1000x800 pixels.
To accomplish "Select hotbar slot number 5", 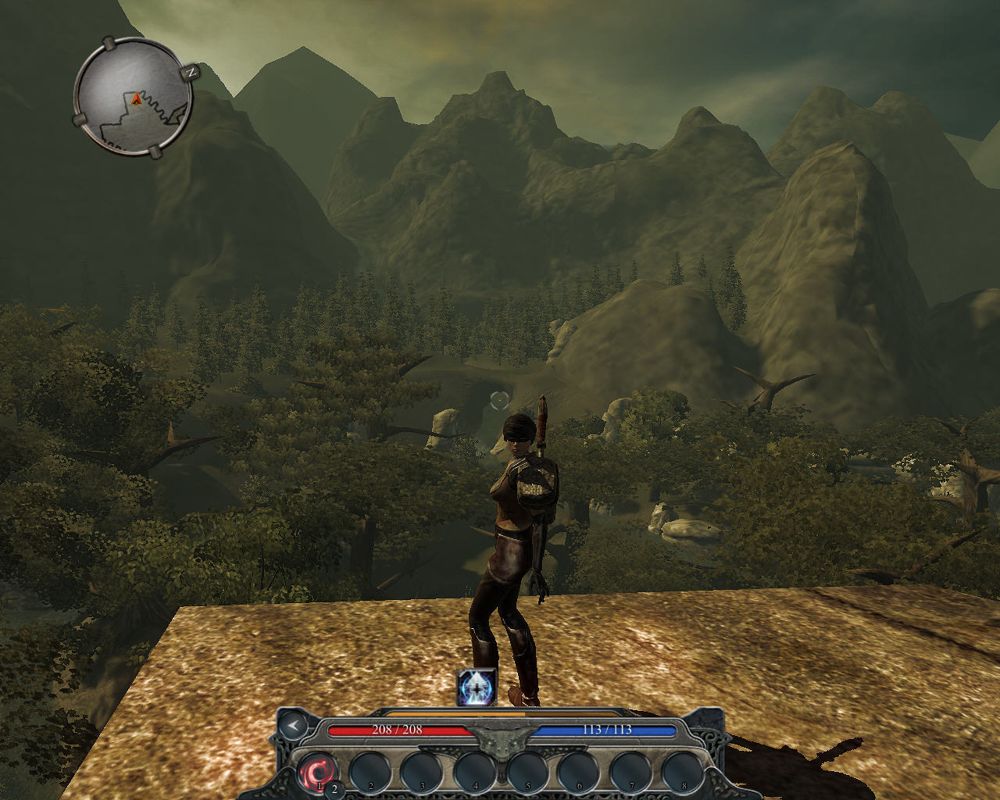I will coord(527,771).
